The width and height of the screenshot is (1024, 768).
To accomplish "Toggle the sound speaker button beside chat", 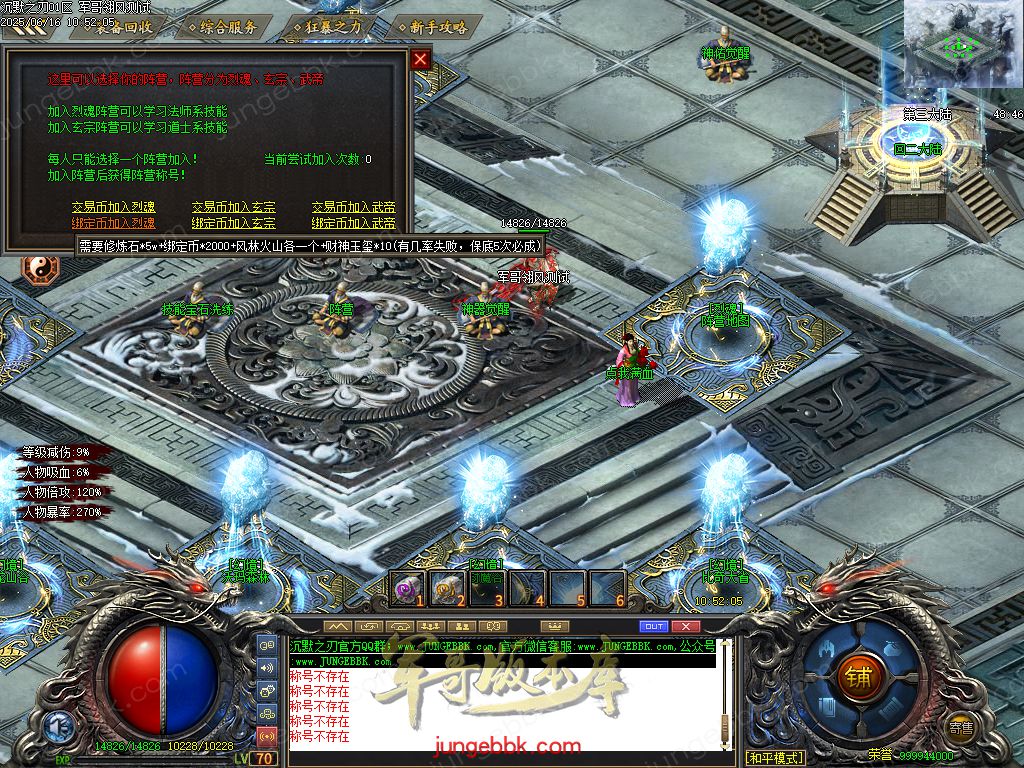I will (267, 668).
